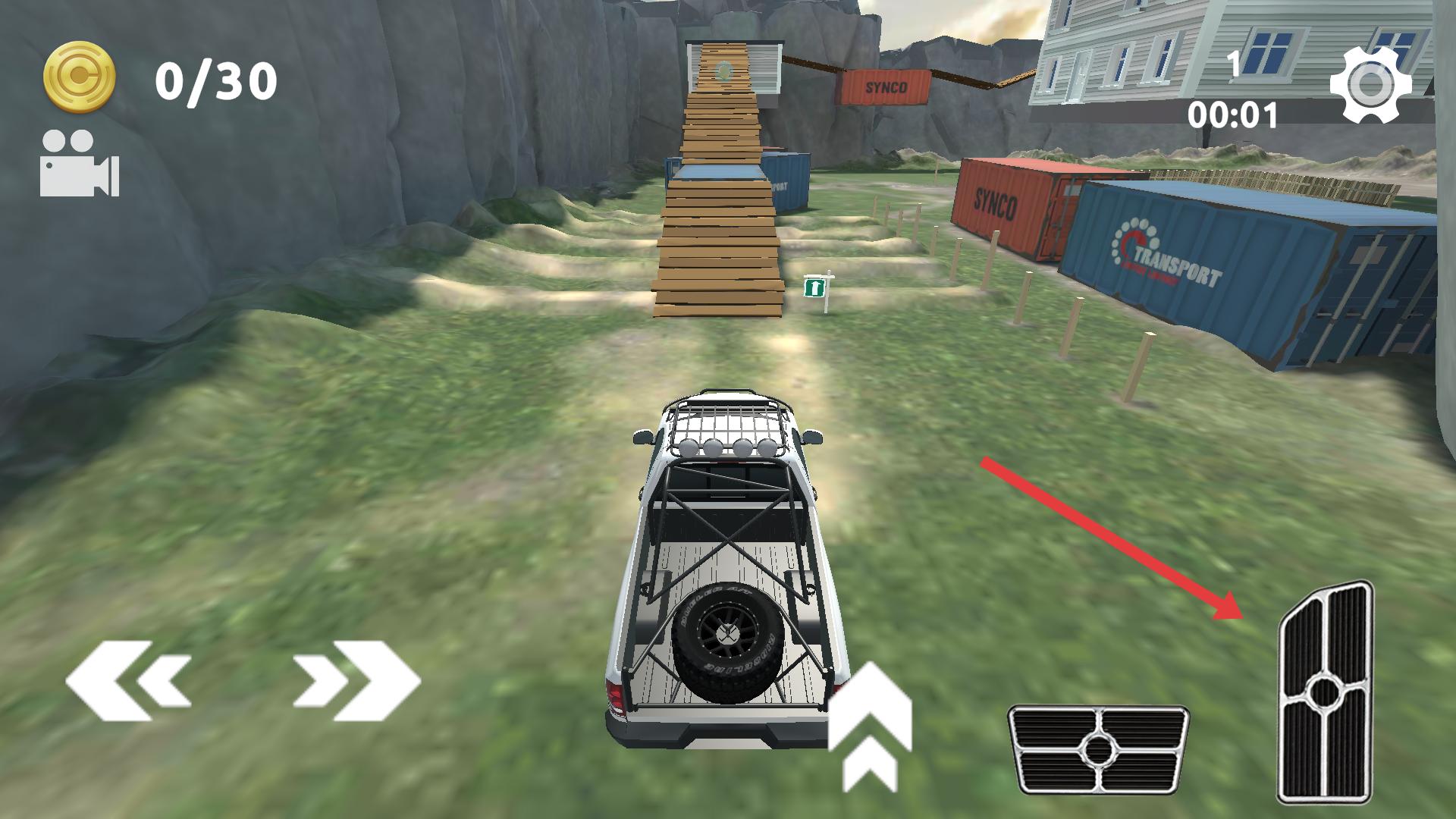Screen dimensions: 1456x819
Task: Steer right with the double right arrows
Action: 356,680
